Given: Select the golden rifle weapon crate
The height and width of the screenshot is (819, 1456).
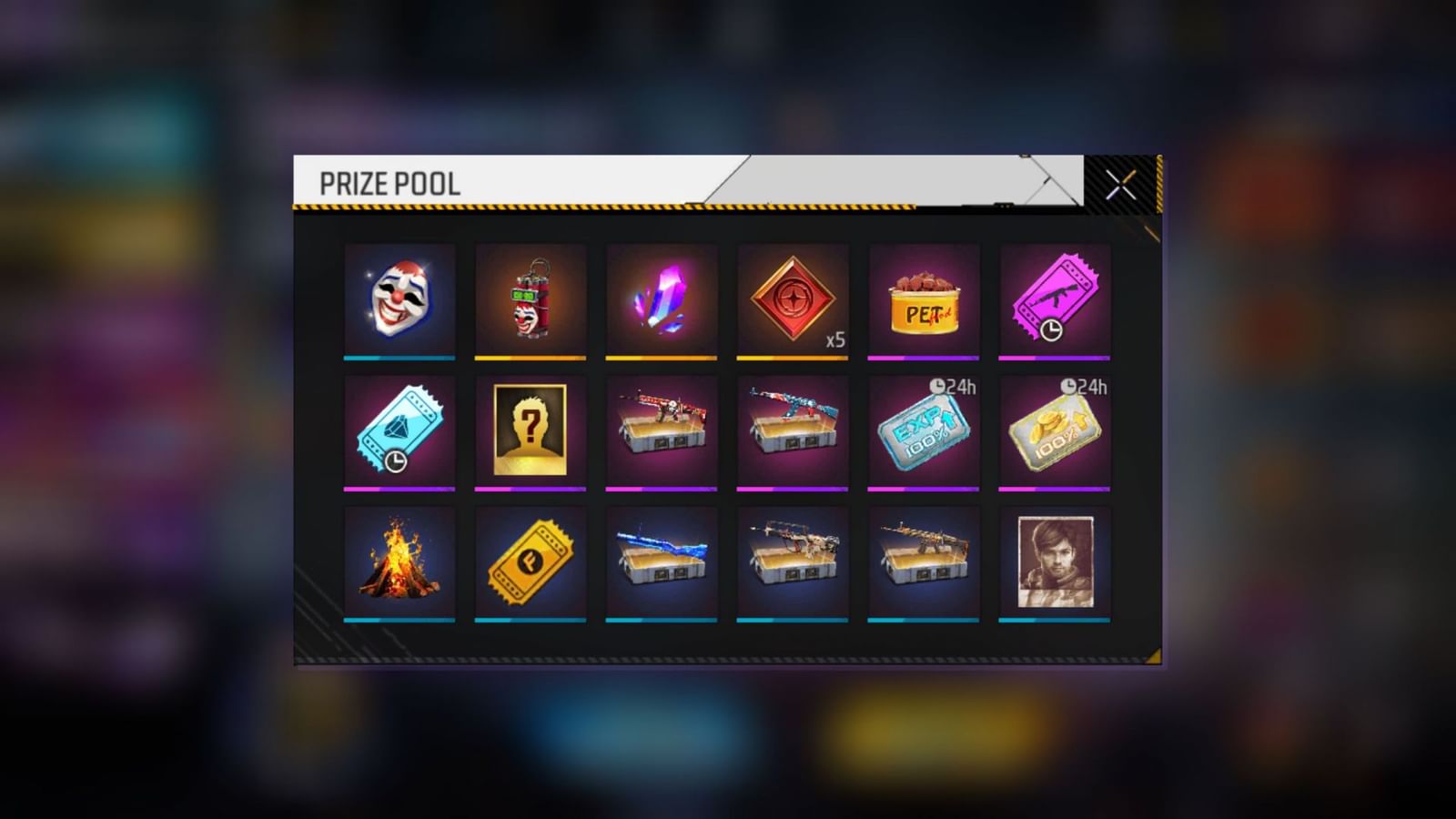Looking at the screenshot, I should (x=924, y=562).
